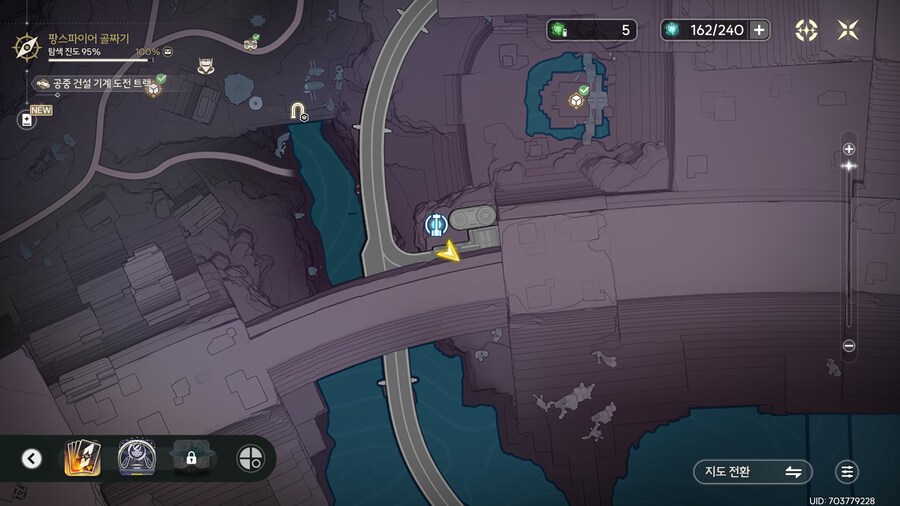Viewport: 900px width, 506px height.
Task: Zoom out the map with the minus button
Action: (849, 346)
